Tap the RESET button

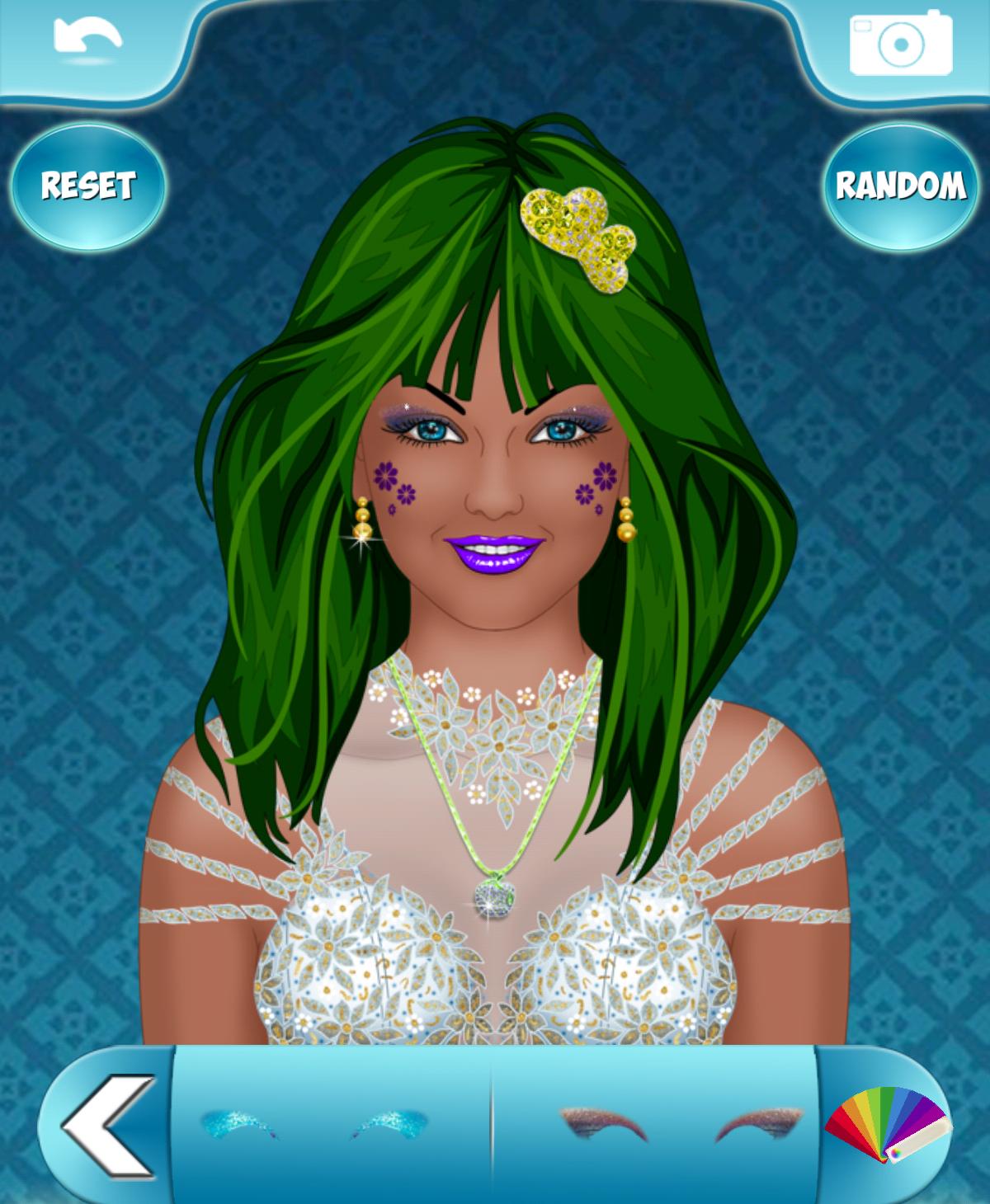[x=88, y=186]
